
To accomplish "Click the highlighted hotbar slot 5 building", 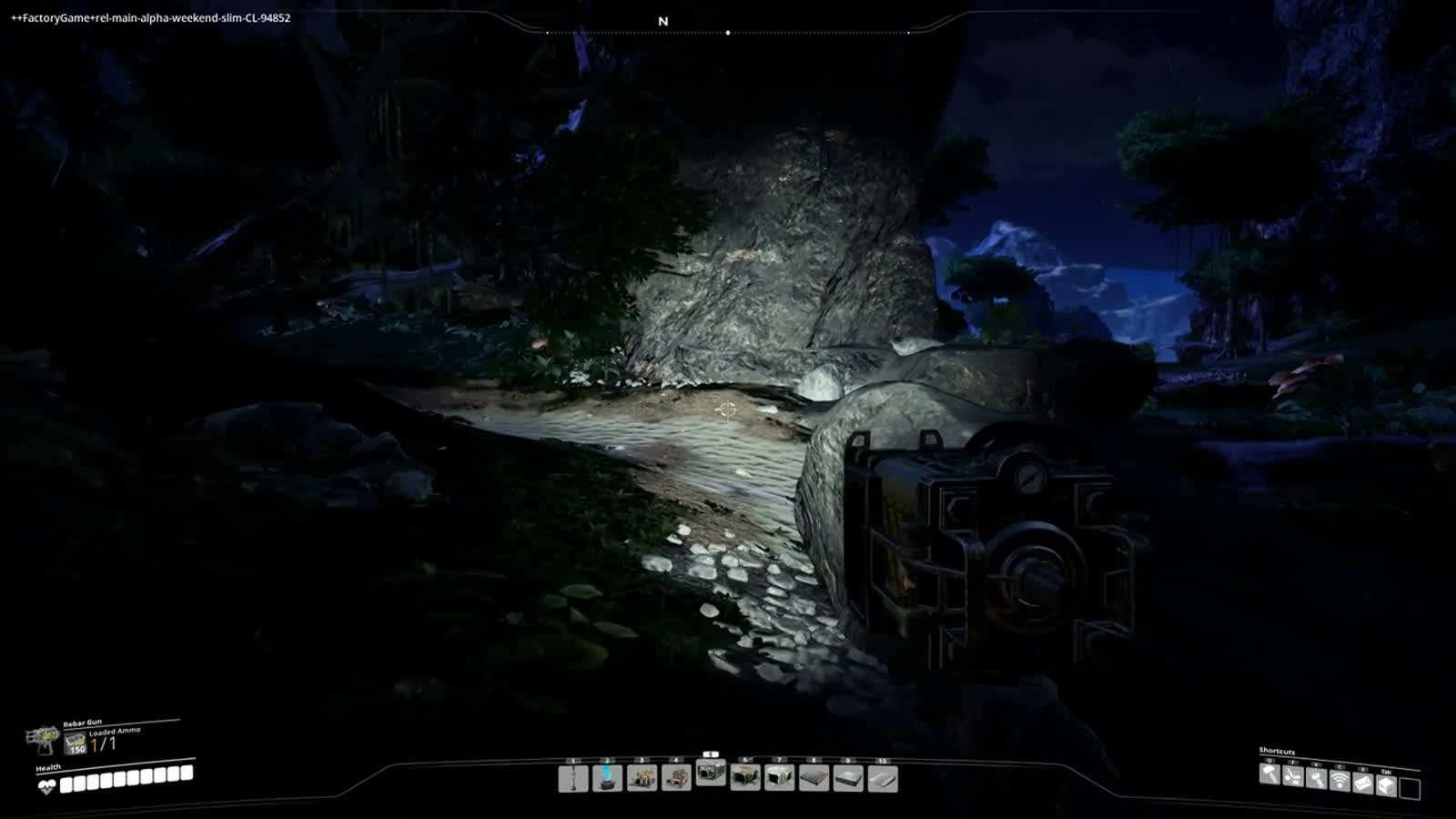I will tap(711, 773).
